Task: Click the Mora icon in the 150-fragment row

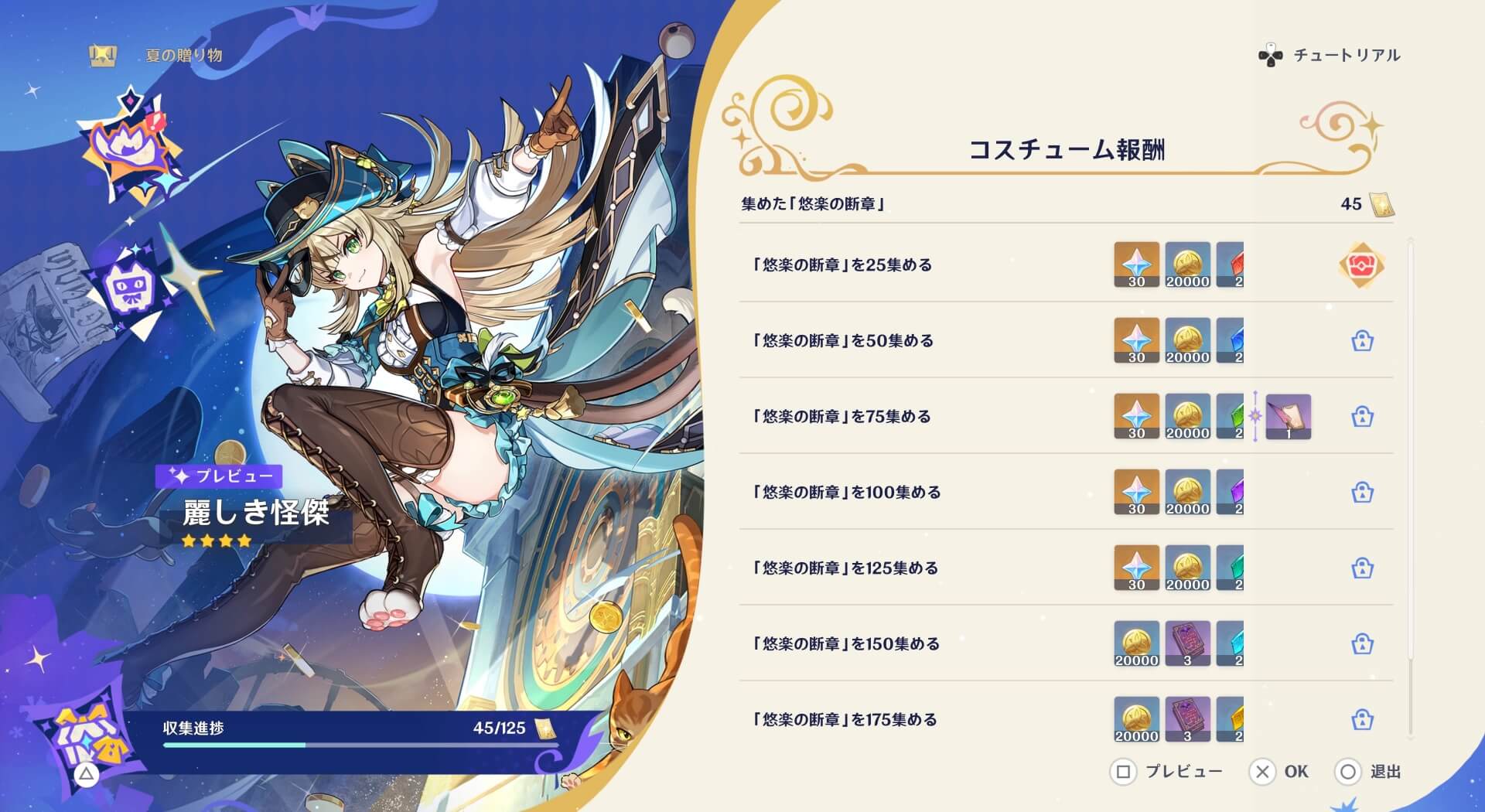Action: [x=1135, y=644]
